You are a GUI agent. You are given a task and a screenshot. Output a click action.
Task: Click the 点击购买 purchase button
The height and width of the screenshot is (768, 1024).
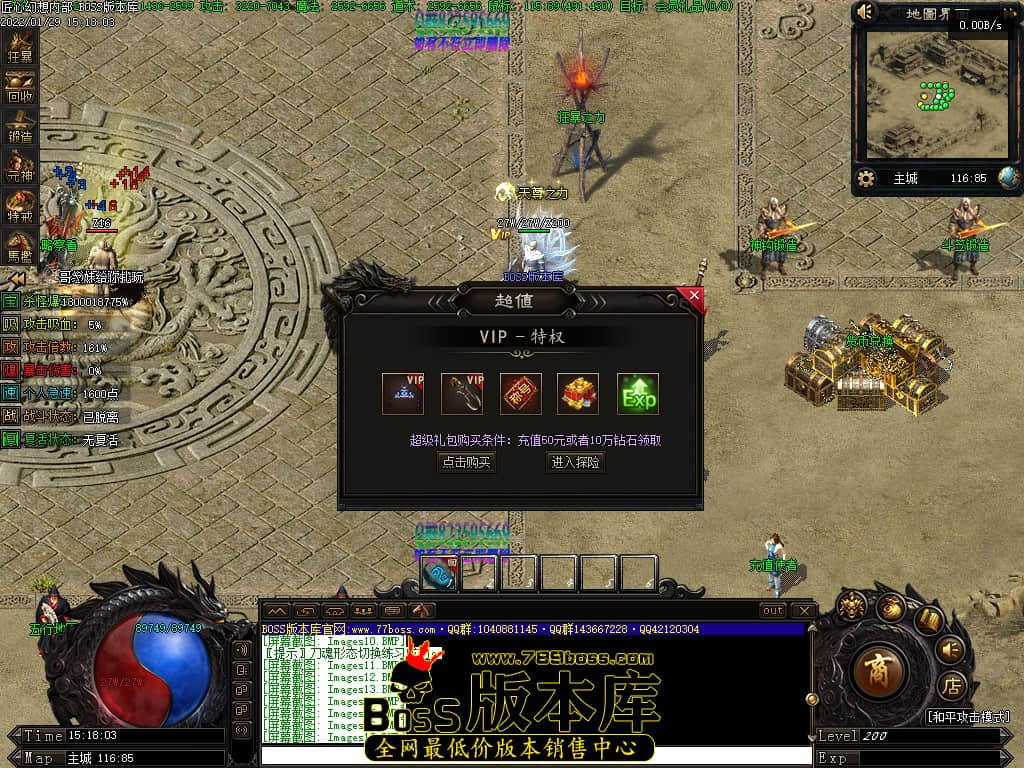click(x=466, y=462)
